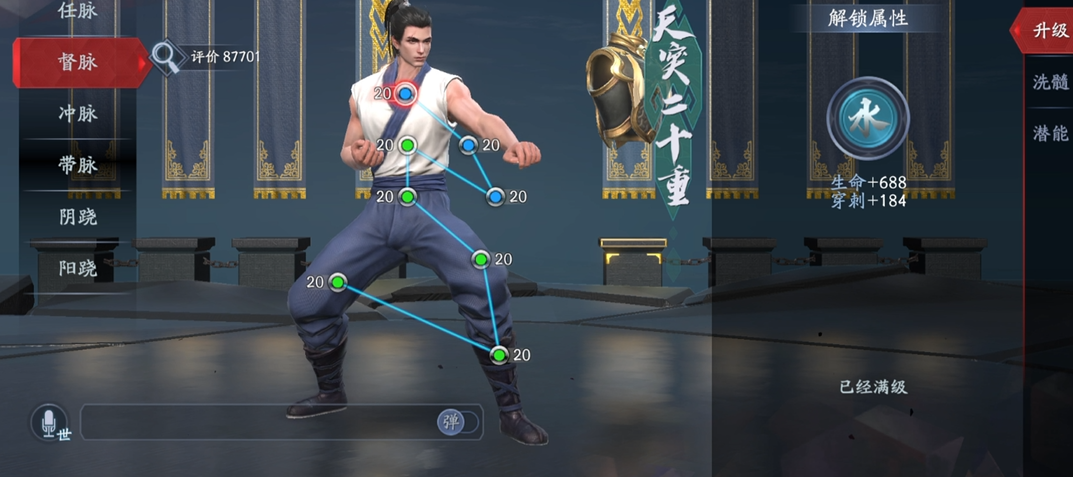
Task: Choose the 带脉 meridian tab
Action: click(78, 165)
